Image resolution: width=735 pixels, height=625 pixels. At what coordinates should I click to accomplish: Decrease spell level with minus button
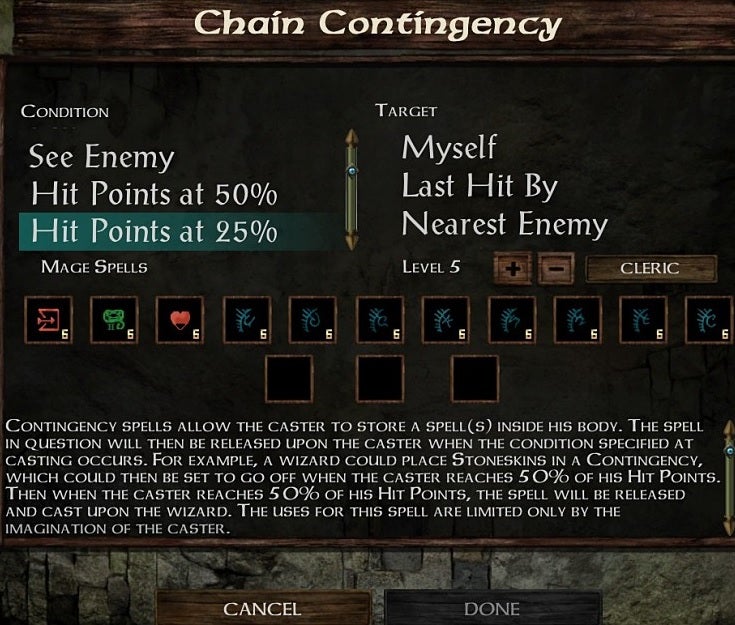pyautogui.click(x=556, y=269)
